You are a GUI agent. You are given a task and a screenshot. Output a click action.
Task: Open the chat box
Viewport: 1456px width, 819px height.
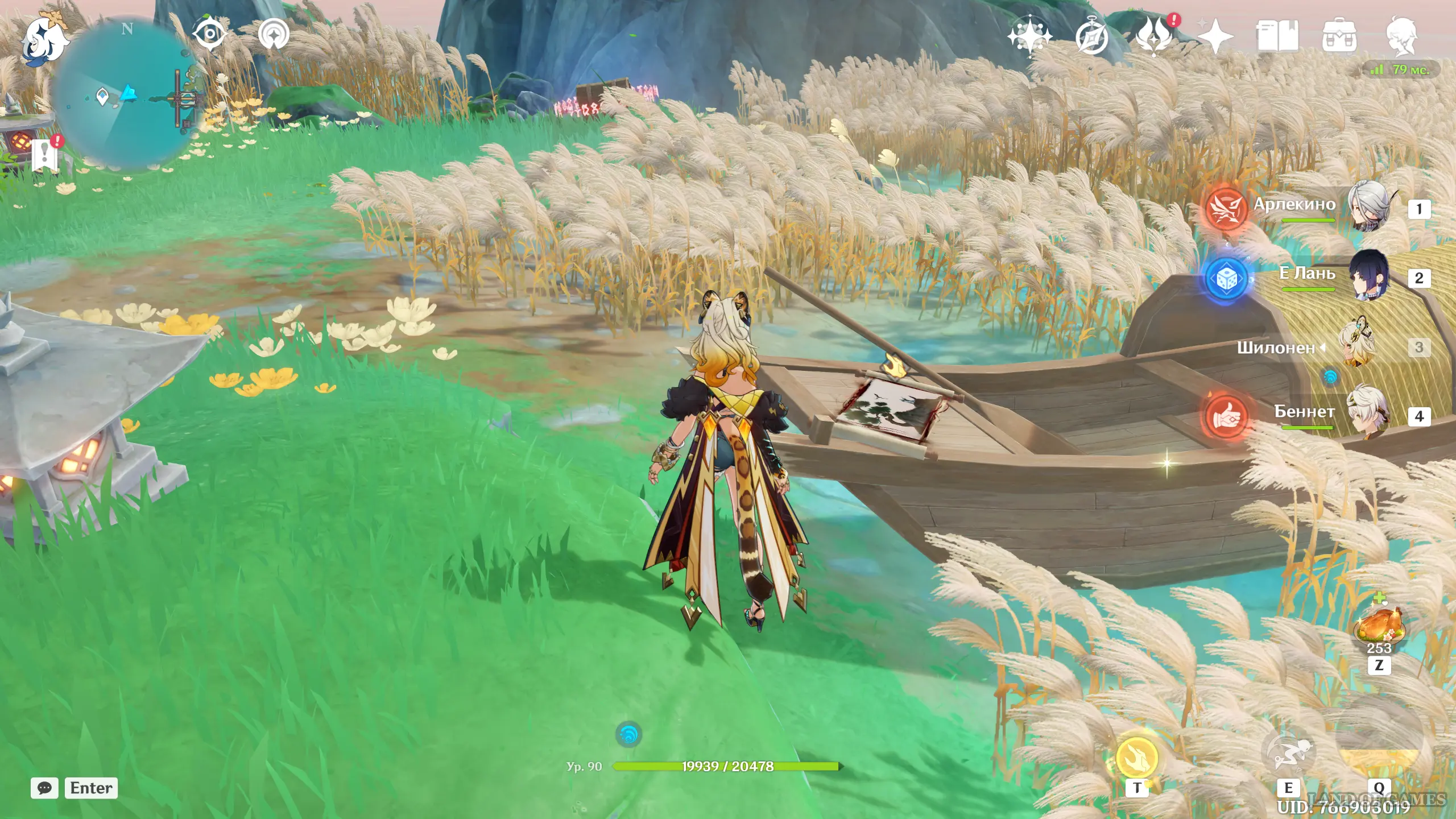click(x=44, y=788)
